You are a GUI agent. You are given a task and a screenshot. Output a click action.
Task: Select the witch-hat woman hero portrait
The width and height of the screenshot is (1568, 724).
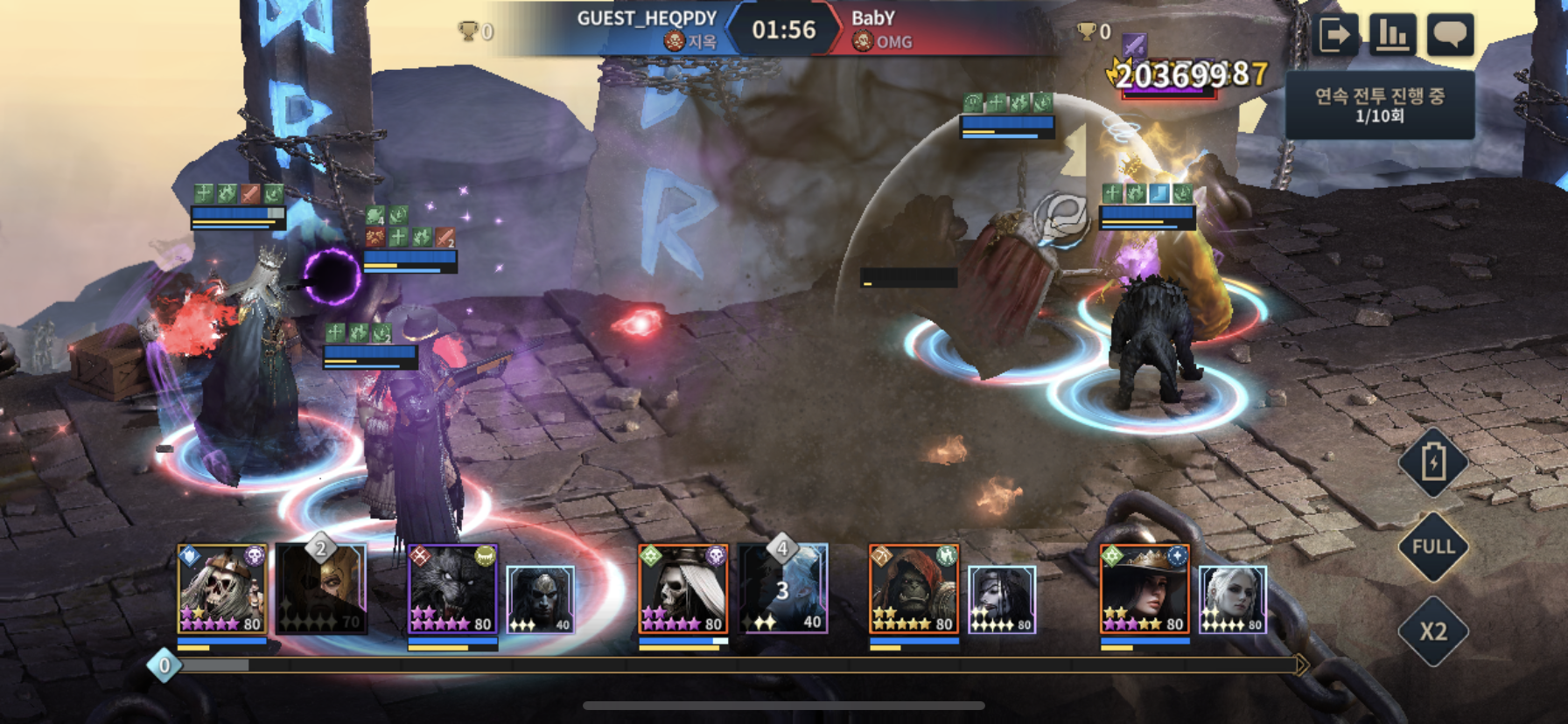(x=1144, y=588)
